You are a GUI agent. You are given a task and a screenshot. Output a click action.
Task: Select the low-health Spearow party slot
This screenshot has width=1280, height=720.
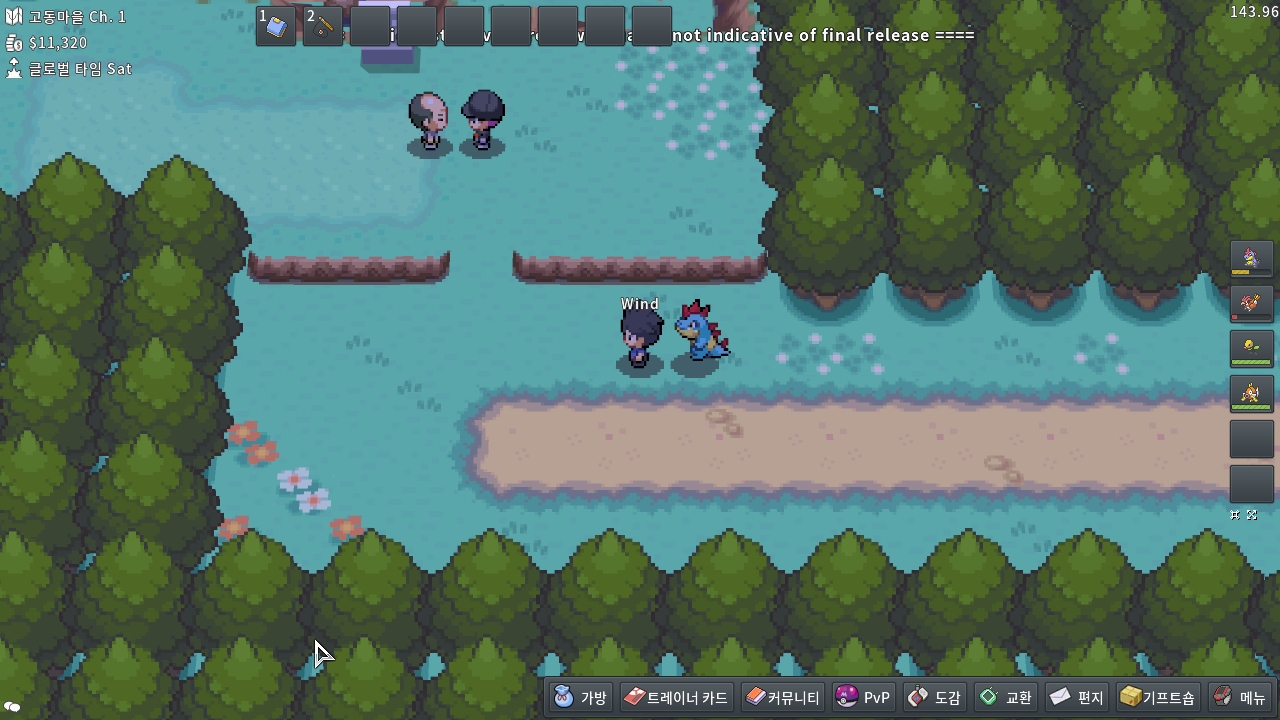[1251, 303]
